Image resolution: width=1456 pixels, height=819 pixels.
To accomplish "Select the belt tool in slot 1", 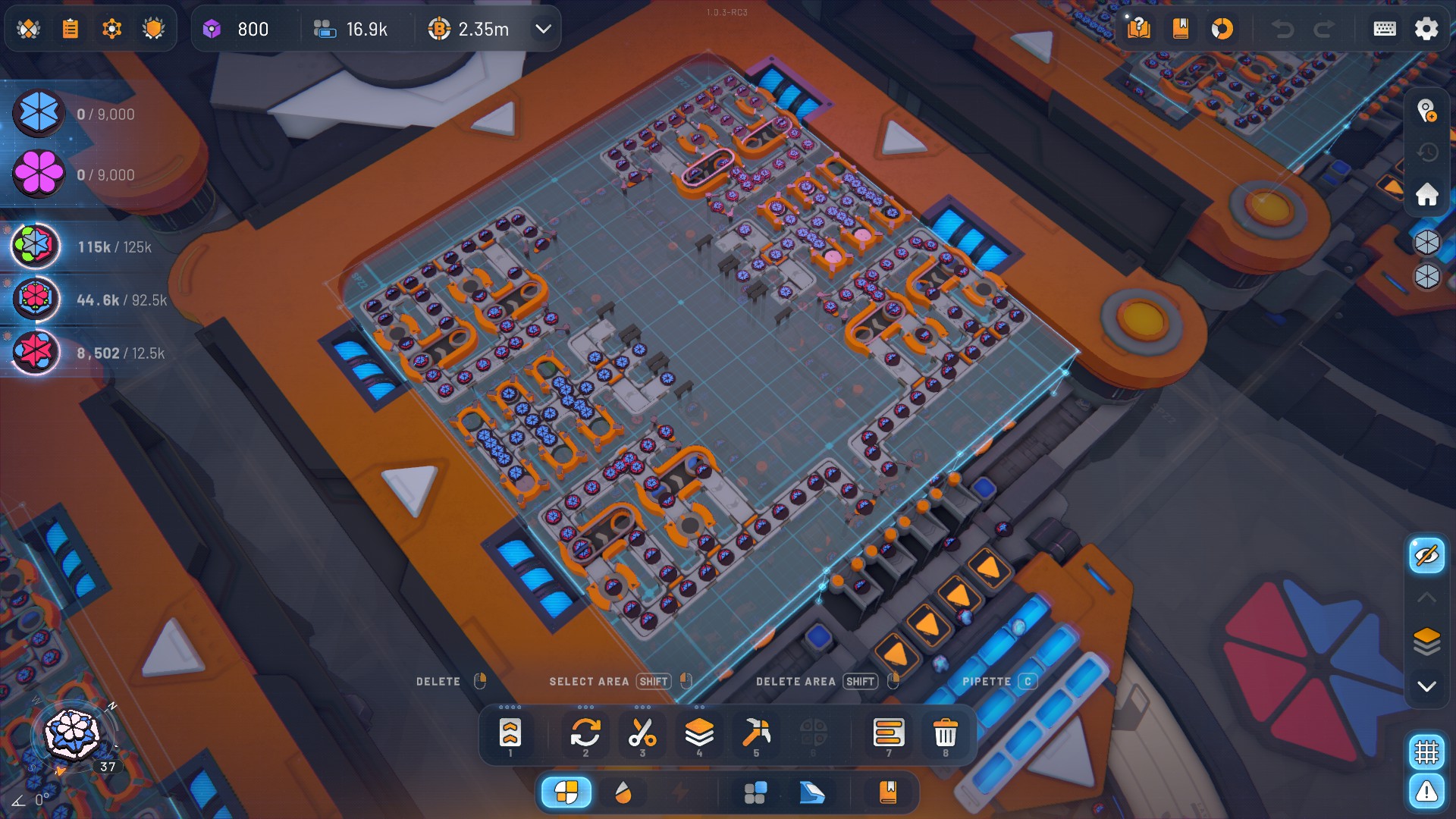I will point(510,734).
